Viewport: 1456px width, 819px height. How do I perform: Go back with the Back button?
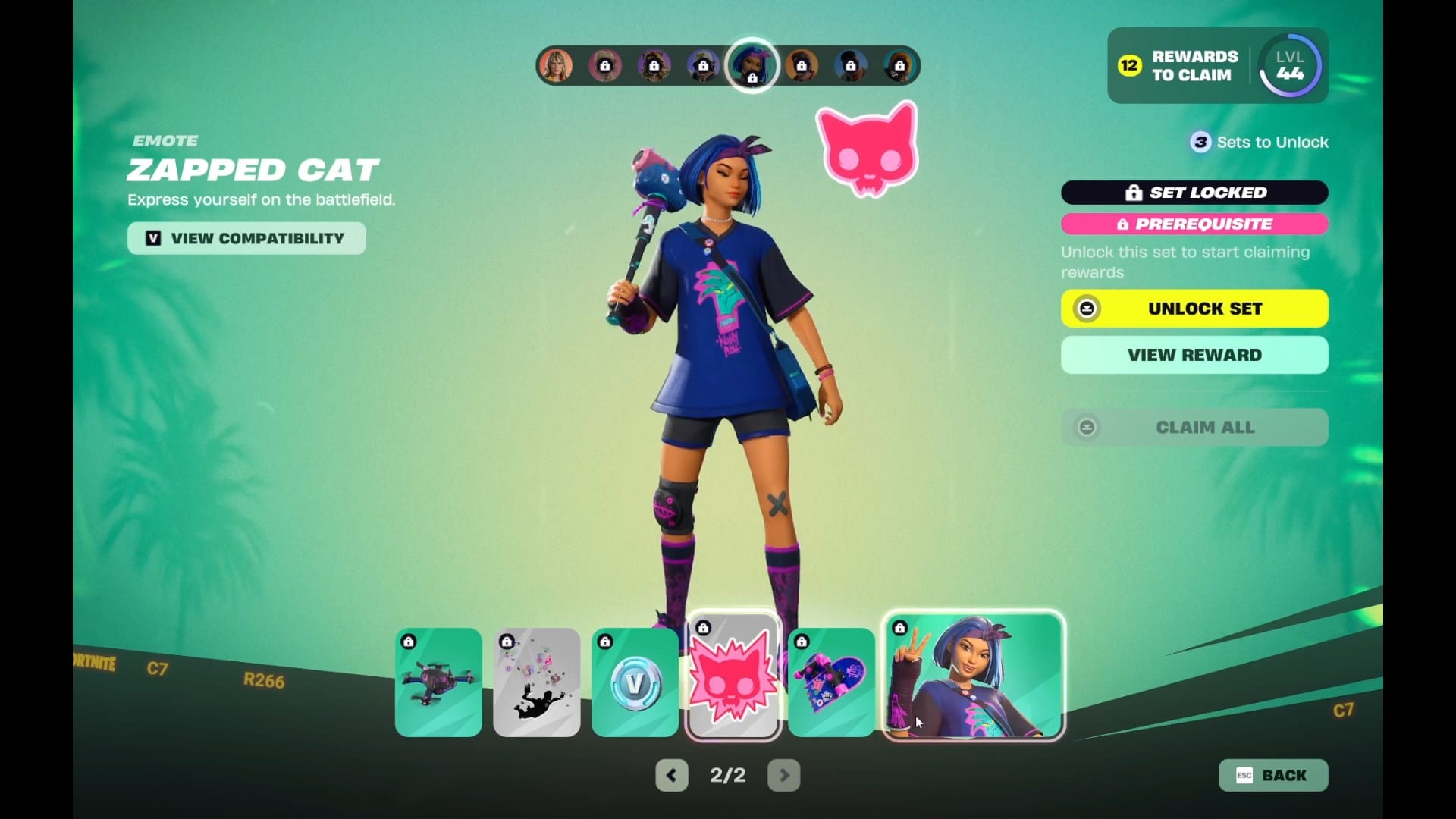[1273, 775]
